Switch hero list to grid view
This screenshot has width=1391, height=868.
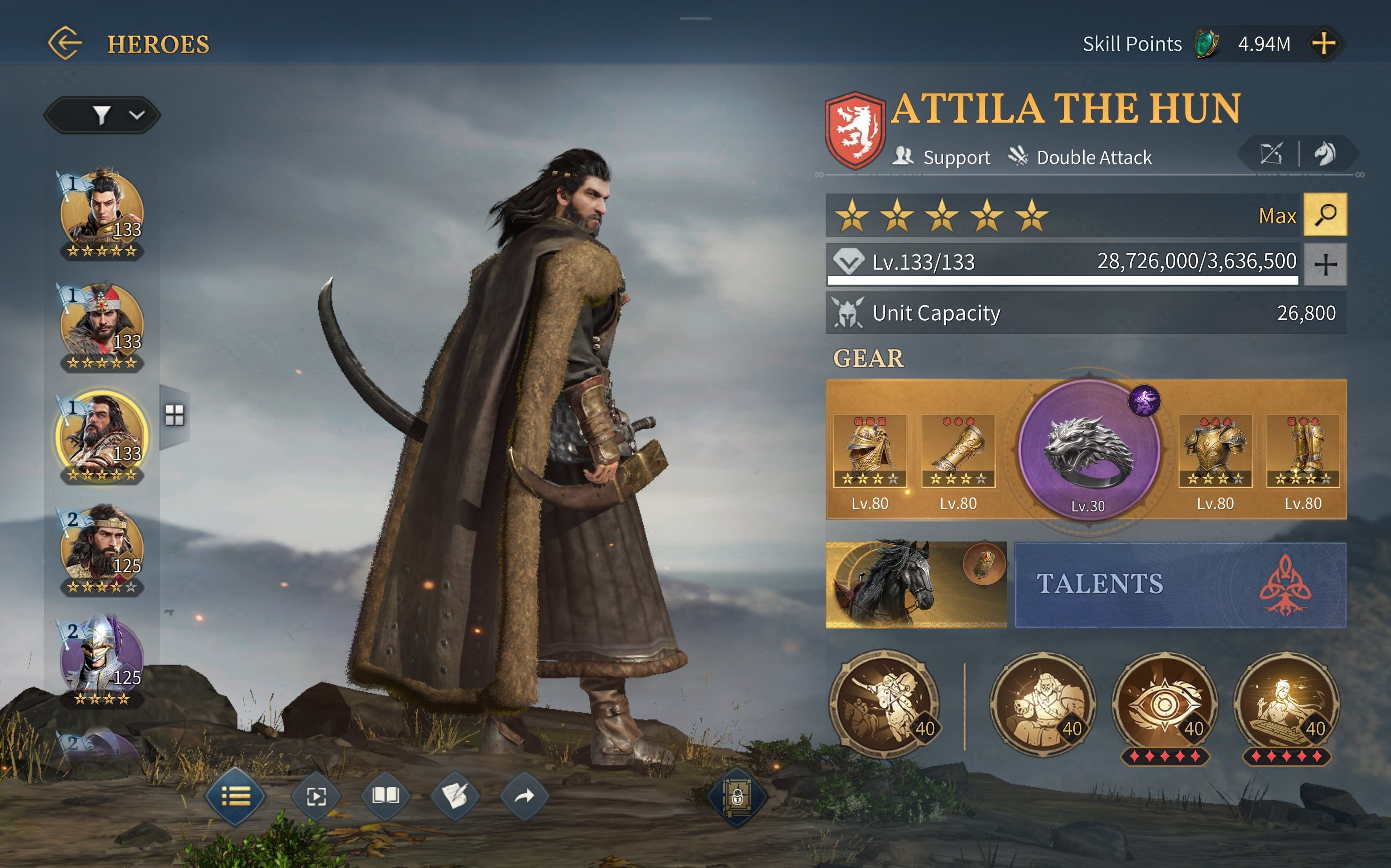pyautogui.click(x=175, y=415)
